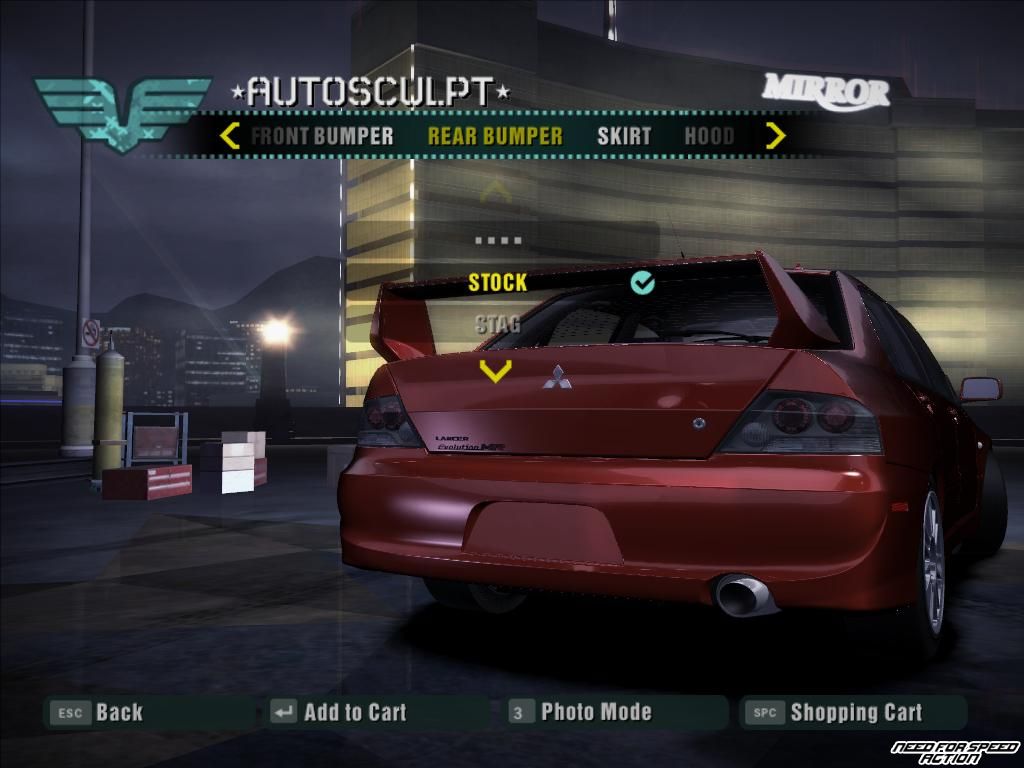Choose the Stock bumper option
Screen dimensions: 1024x768
point(498,283)
